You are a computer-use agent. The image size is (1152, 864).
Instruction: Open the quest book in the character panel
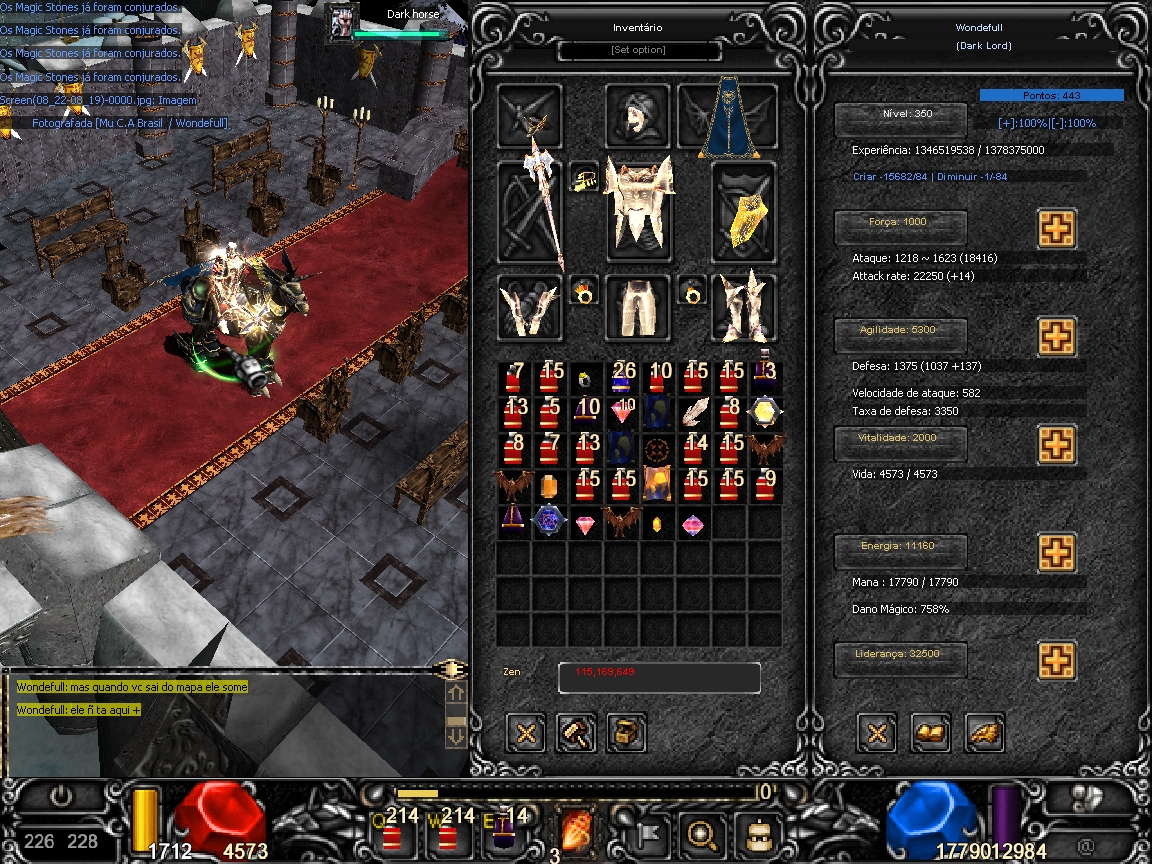931,733
